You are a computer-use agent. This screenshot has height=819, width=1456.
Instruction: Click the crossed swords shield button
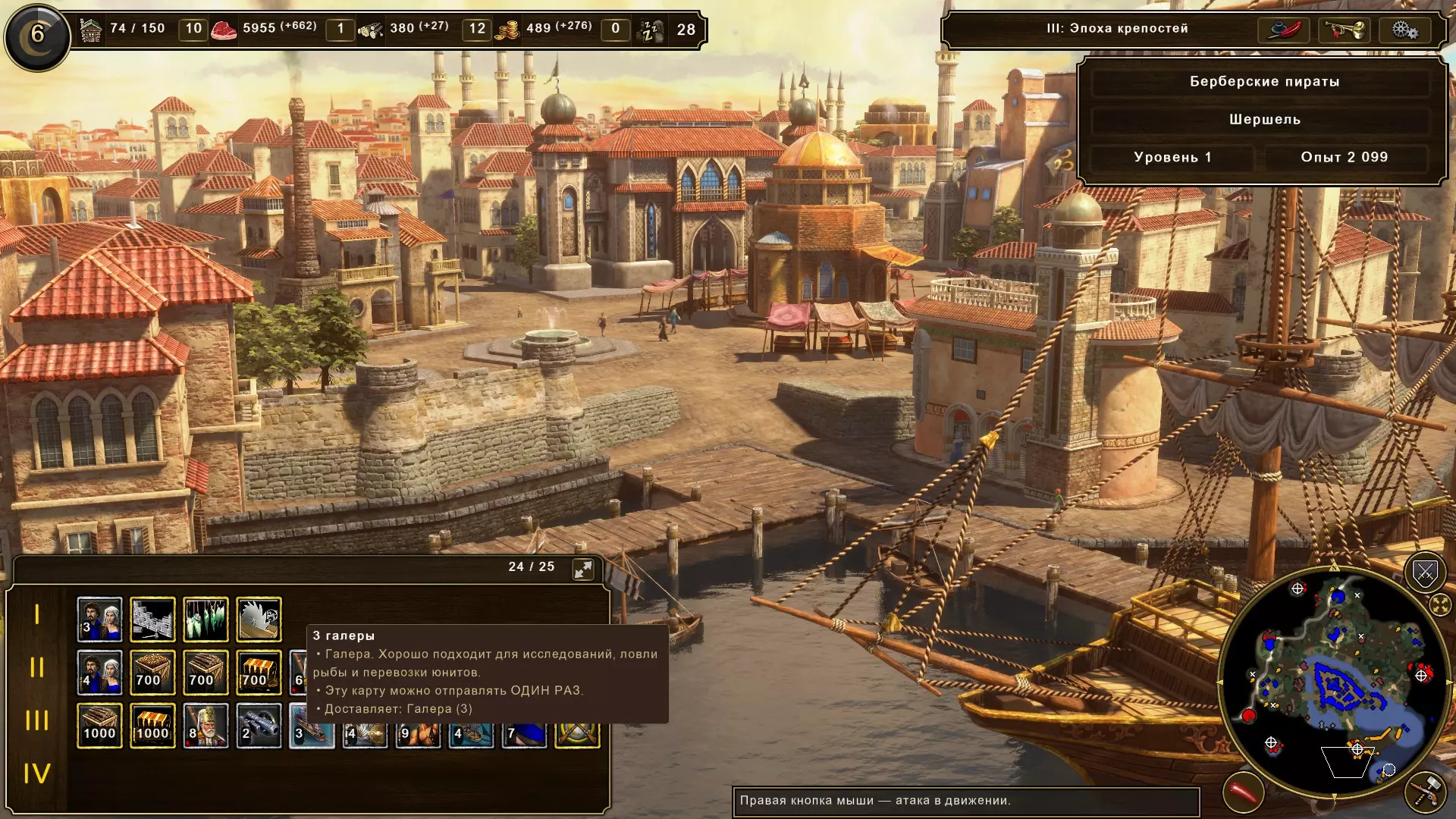(x=1425, y=574)
